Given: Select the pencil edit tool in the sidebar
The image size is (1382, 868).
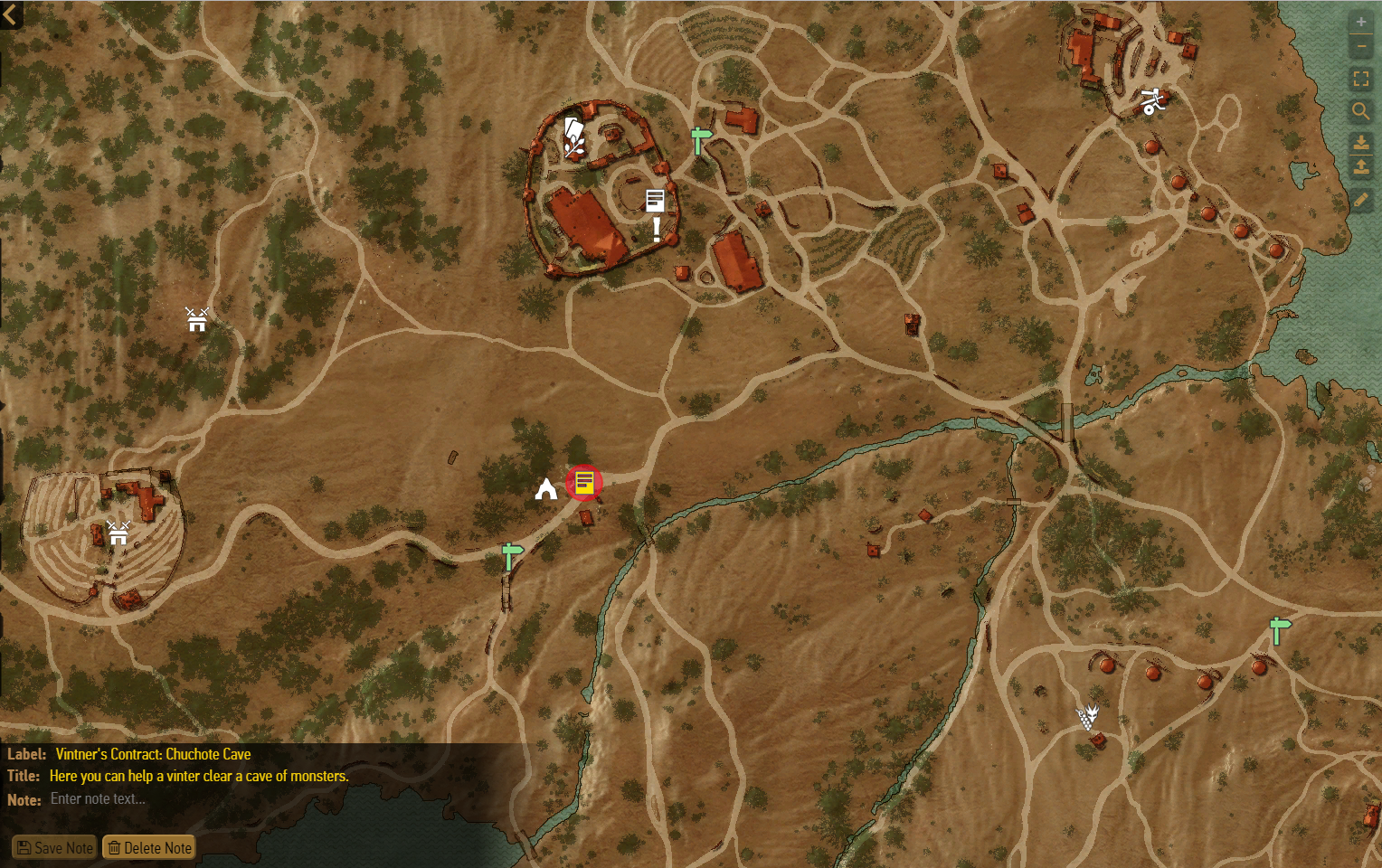Looking at the screenshot, I should [1361, 200].
